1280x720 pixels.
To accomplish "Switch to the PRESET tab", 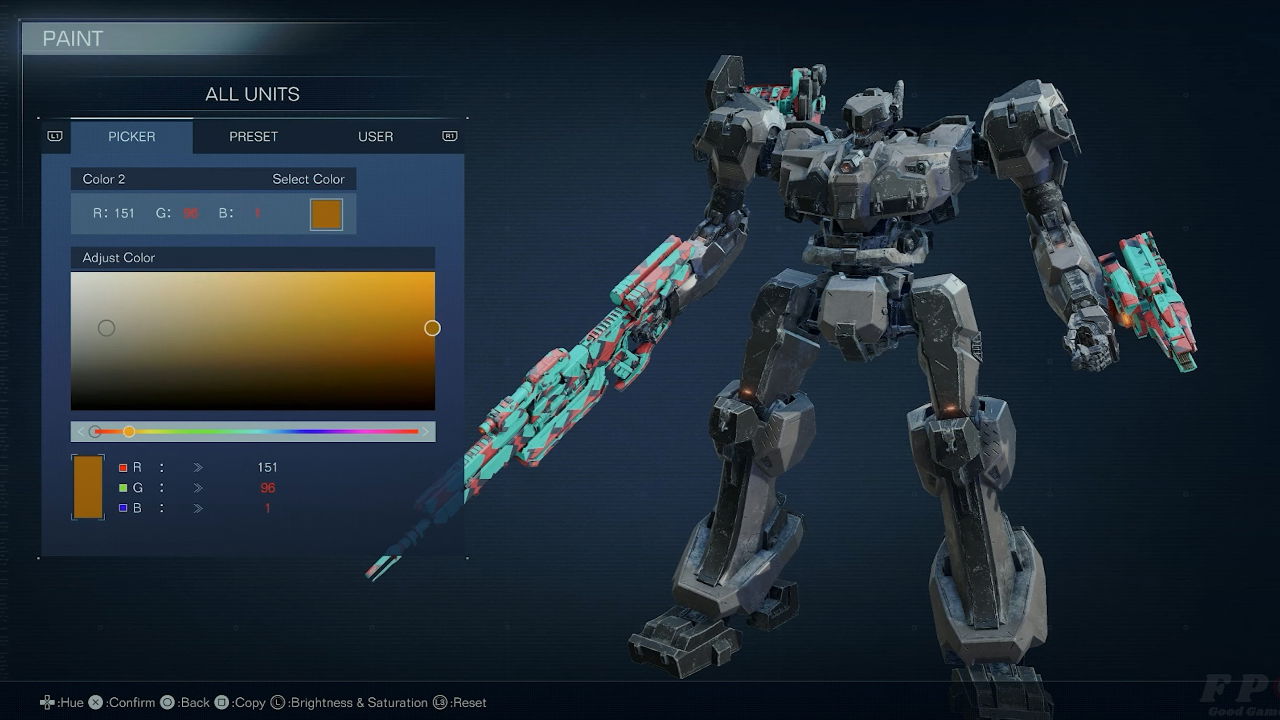I will [253, 136].
